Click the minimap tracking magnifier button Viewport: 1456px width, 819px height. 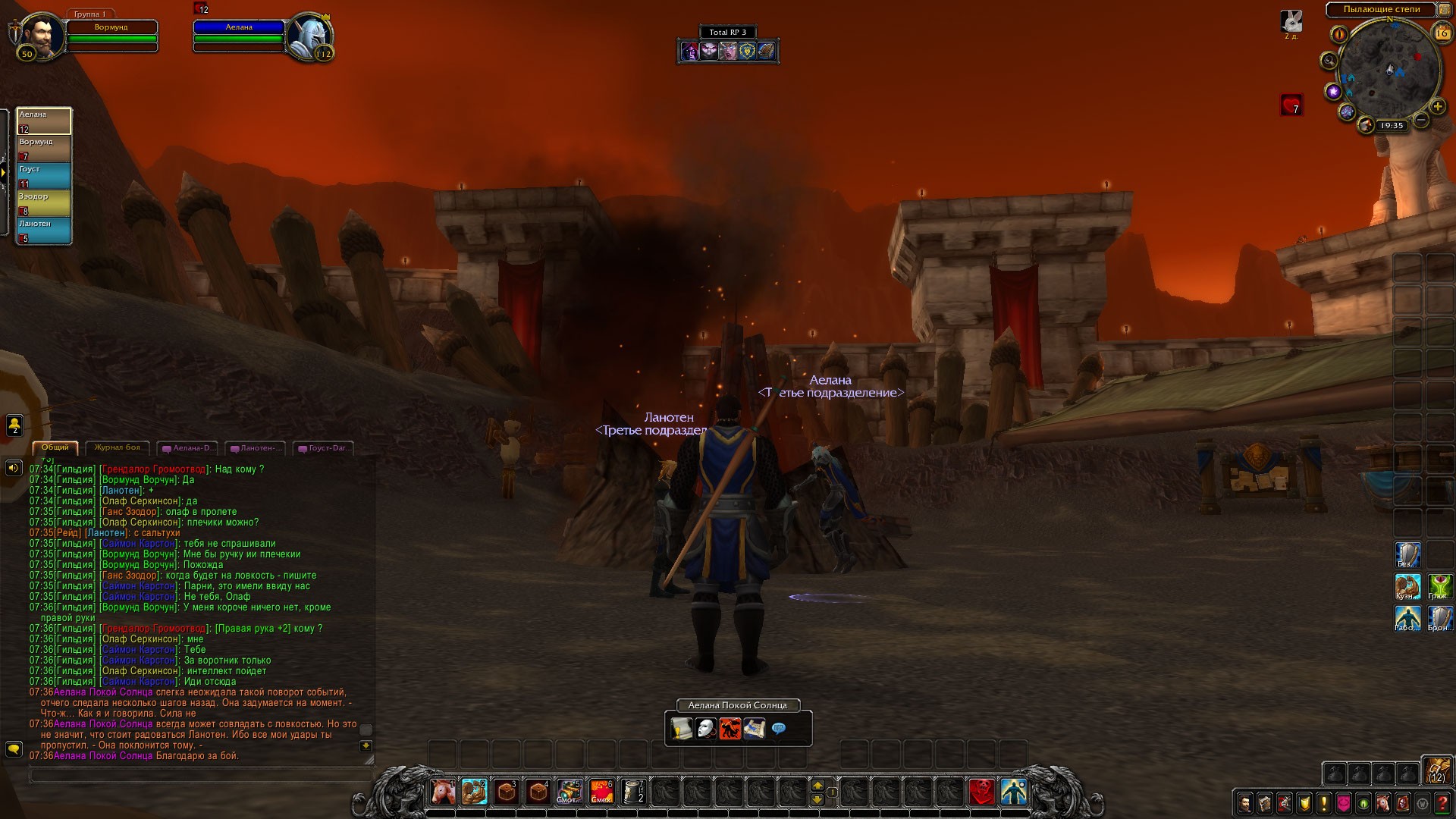(x=1328, y=61)
